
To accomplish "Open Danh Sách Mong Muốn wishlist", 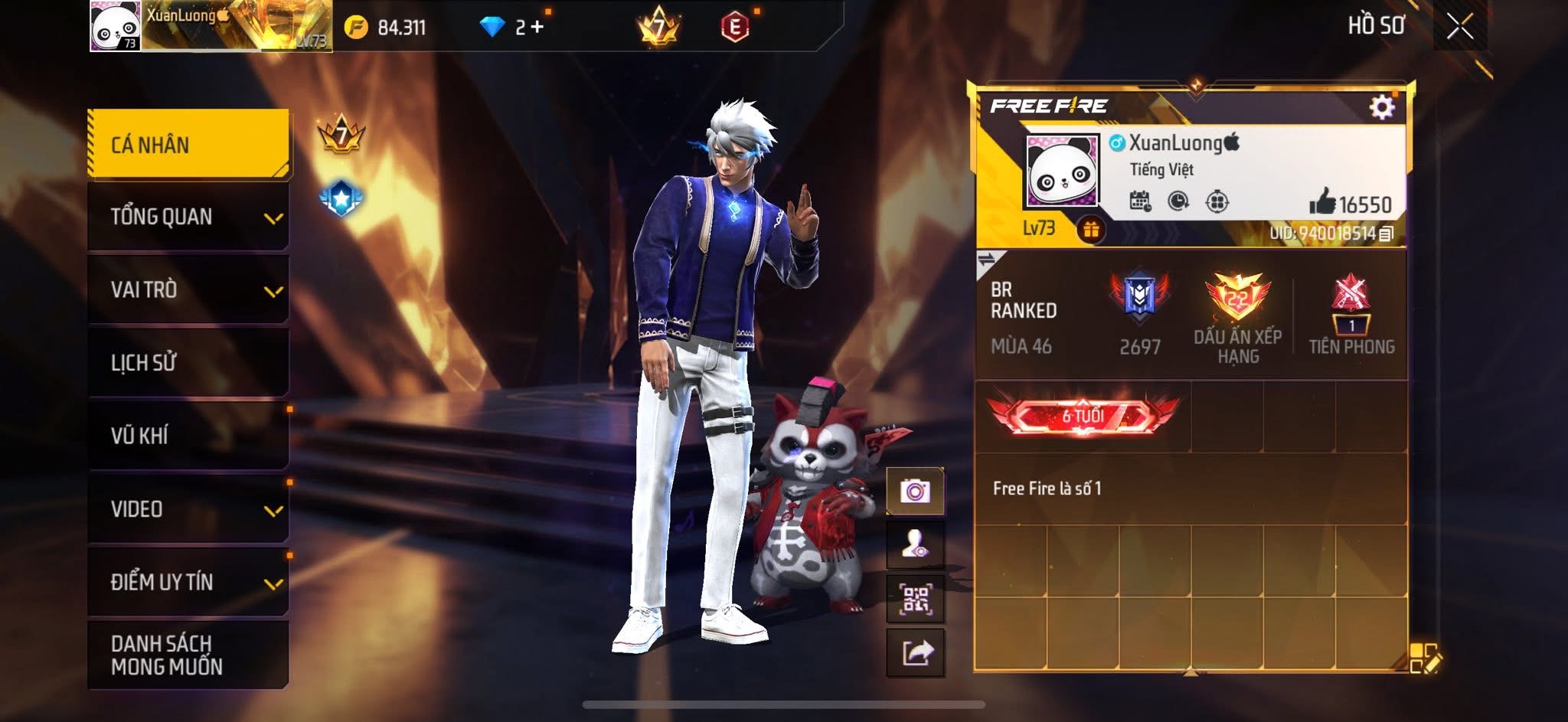I will (188, 655).
